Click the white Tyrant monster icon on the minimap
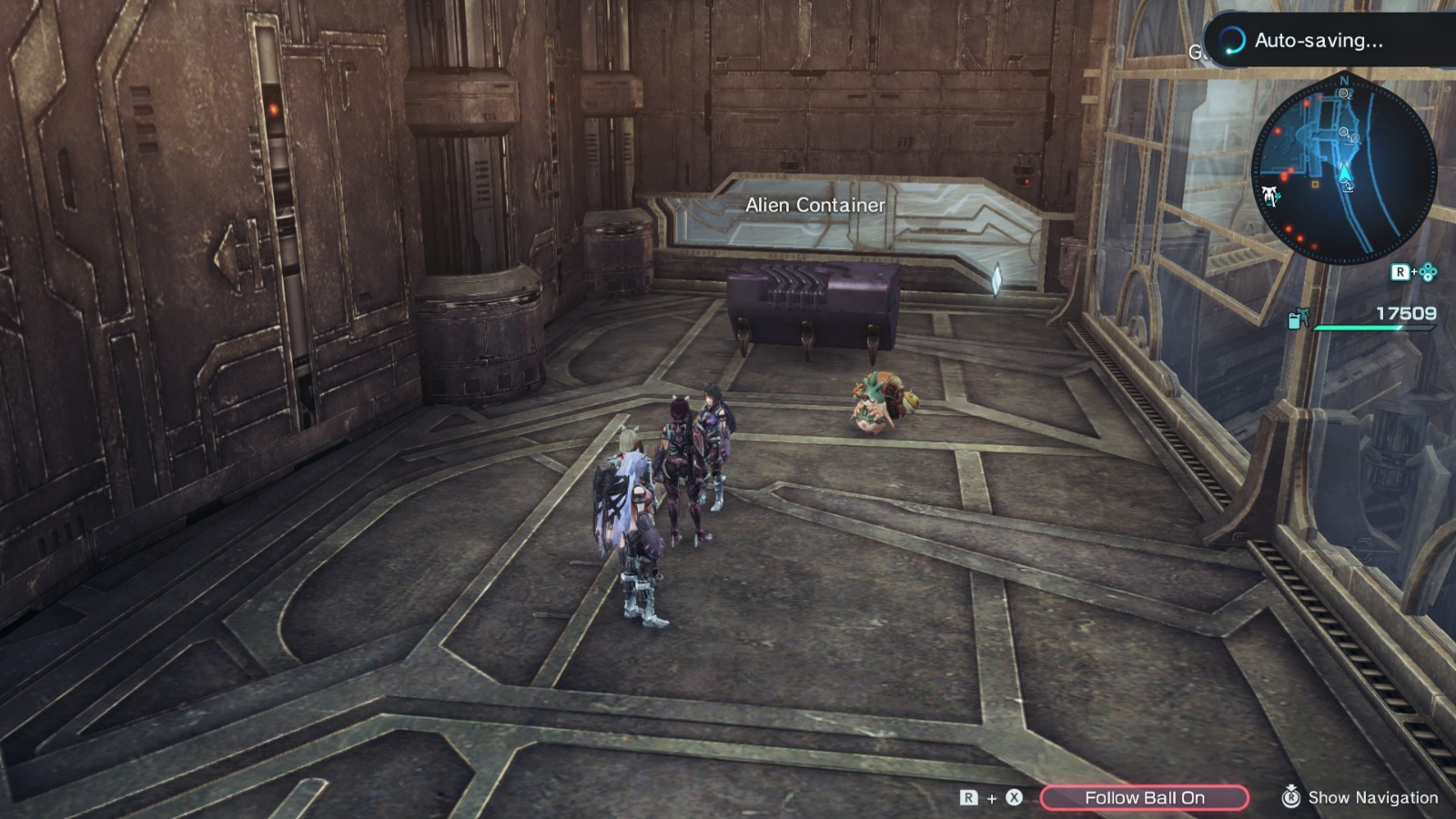The height and width of the screenshot is (819, 1456). pyautogui.click(x=1270, y=196)
